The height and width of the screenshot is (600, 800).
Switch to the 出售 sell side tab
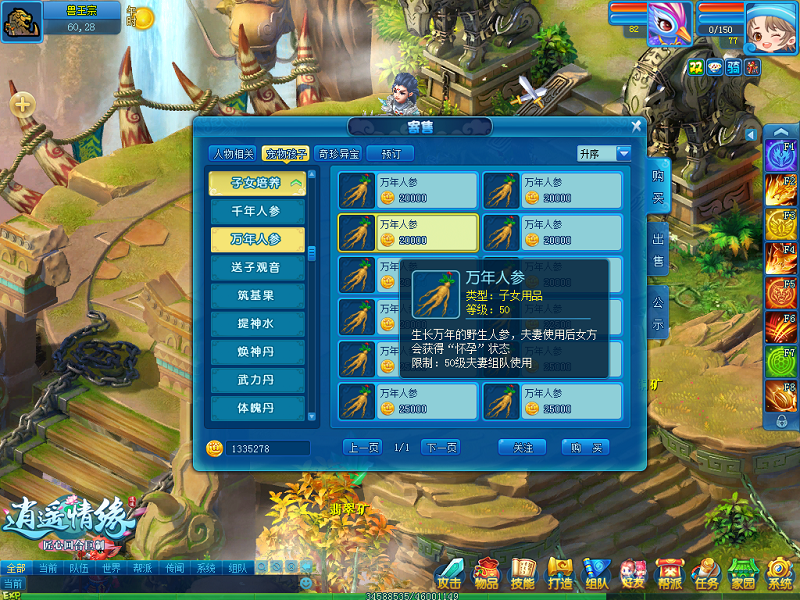coord(658,250)
